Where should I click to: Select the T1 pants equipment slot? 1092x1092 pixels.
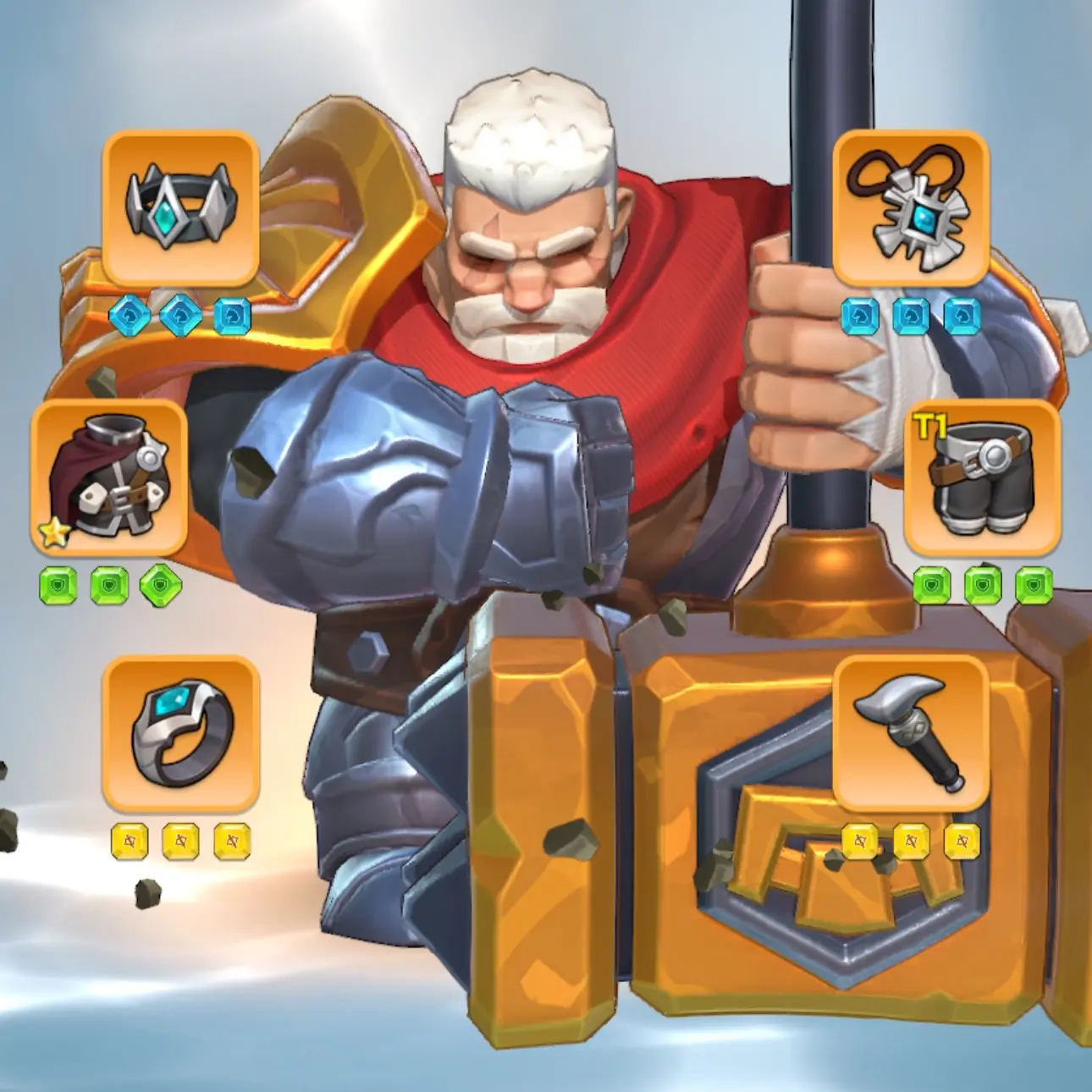982,477
